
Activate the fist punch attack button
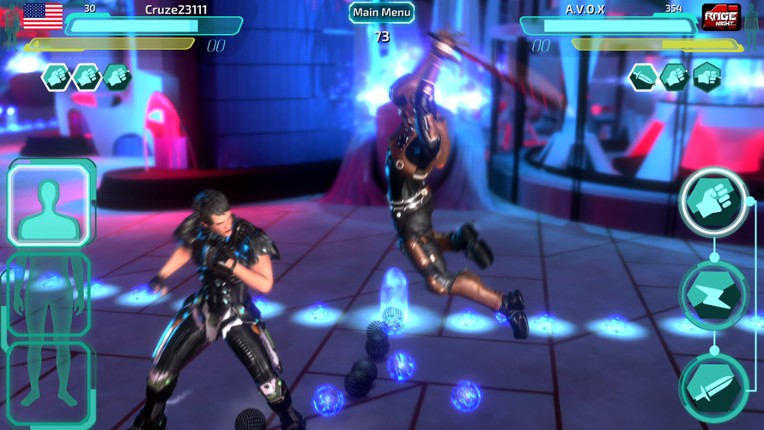714,202
